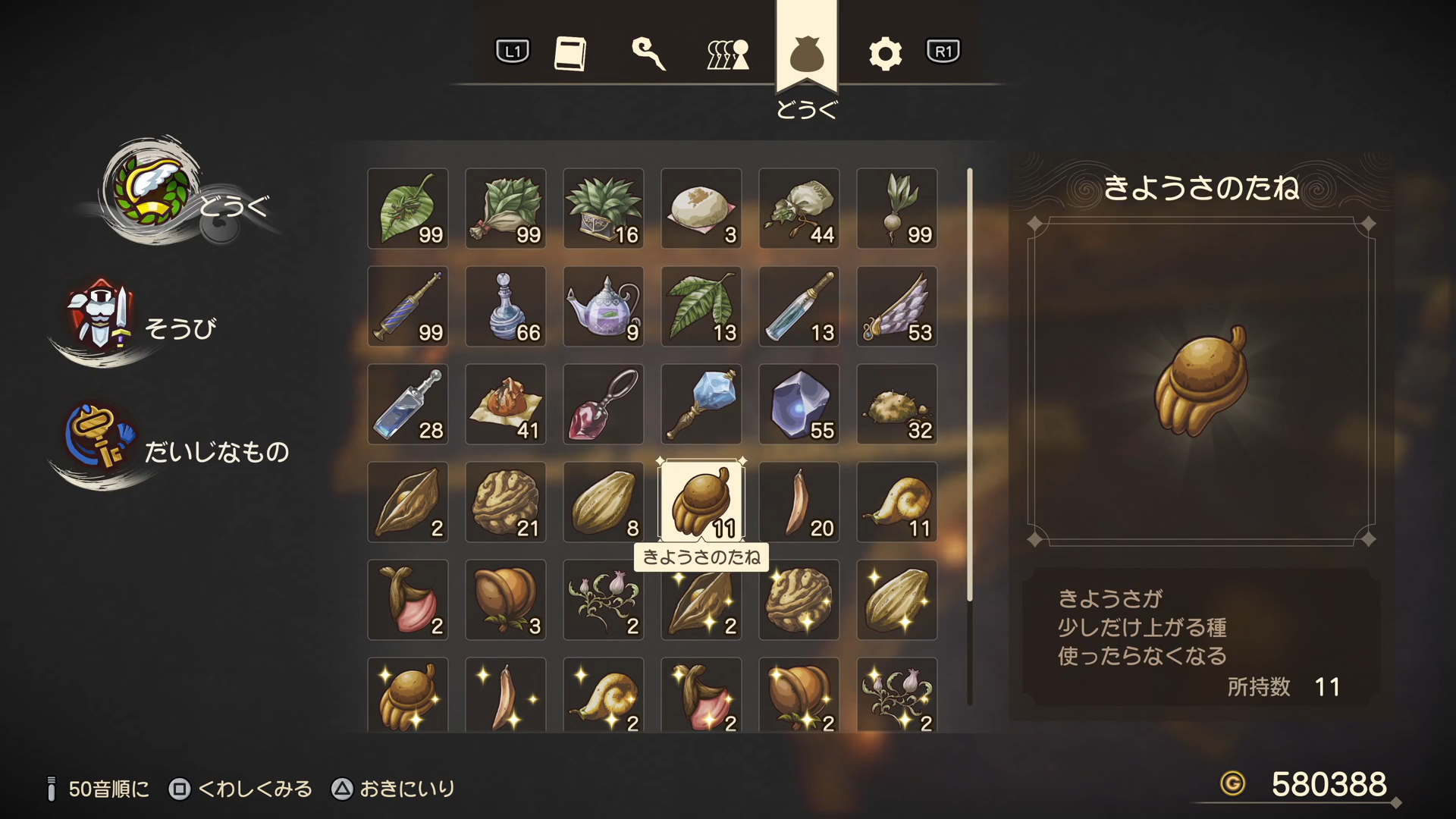Choose the red pendant ring item
The height and width of the screenshot is (819, 1456).
[x=604, y=404]
